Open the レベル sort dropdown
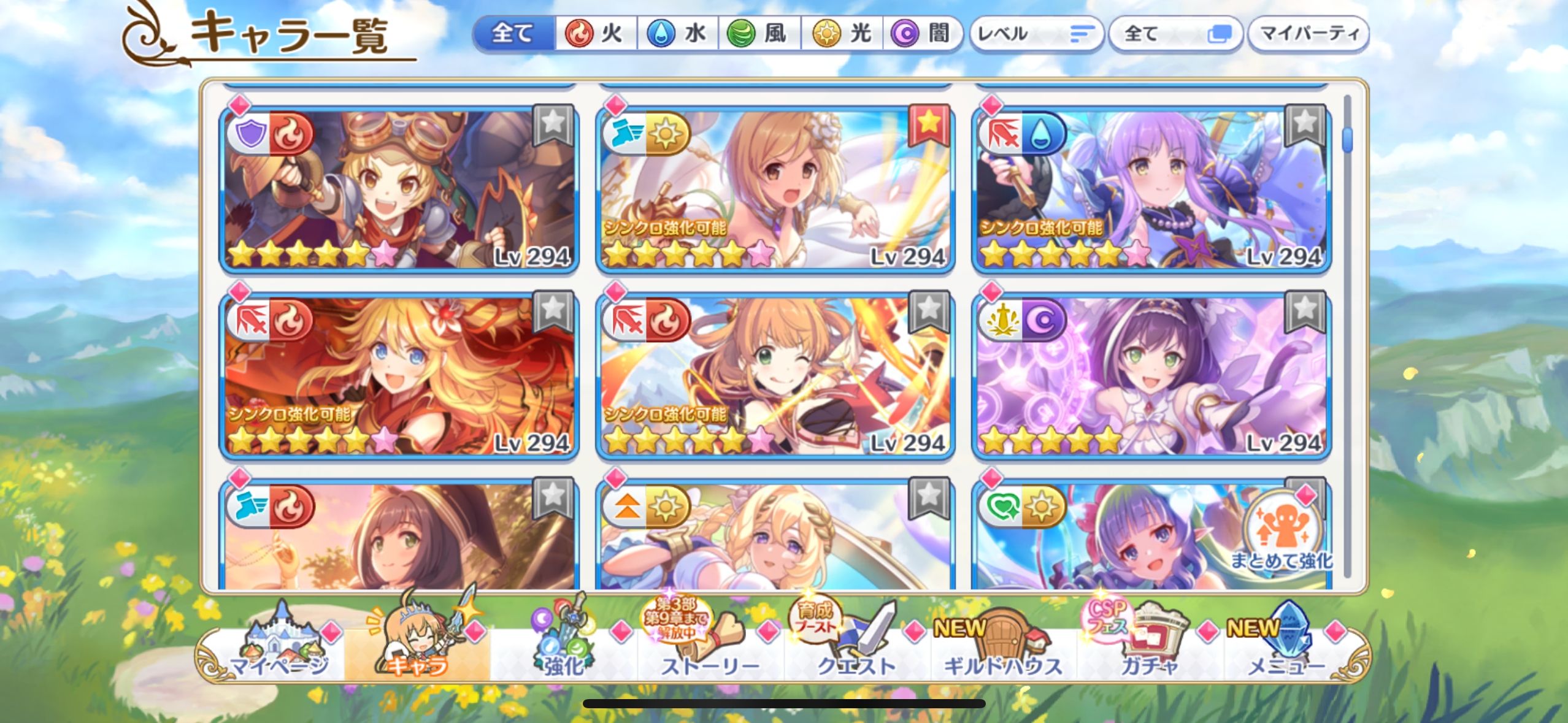This screenshot has width=1568, height=723. [x=1036, y=34]
